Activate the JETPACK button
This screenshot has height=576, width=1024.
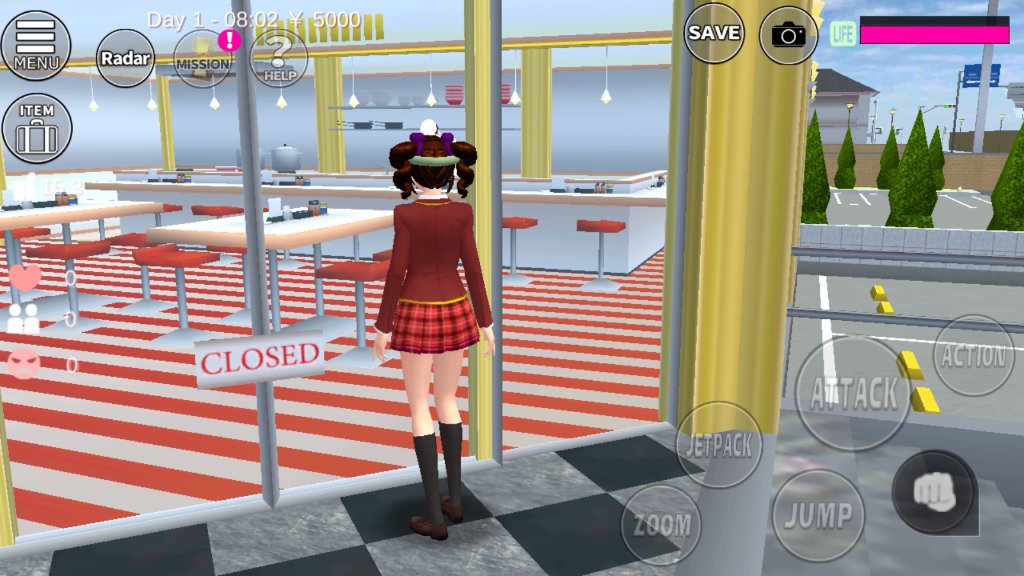[719, 445]
